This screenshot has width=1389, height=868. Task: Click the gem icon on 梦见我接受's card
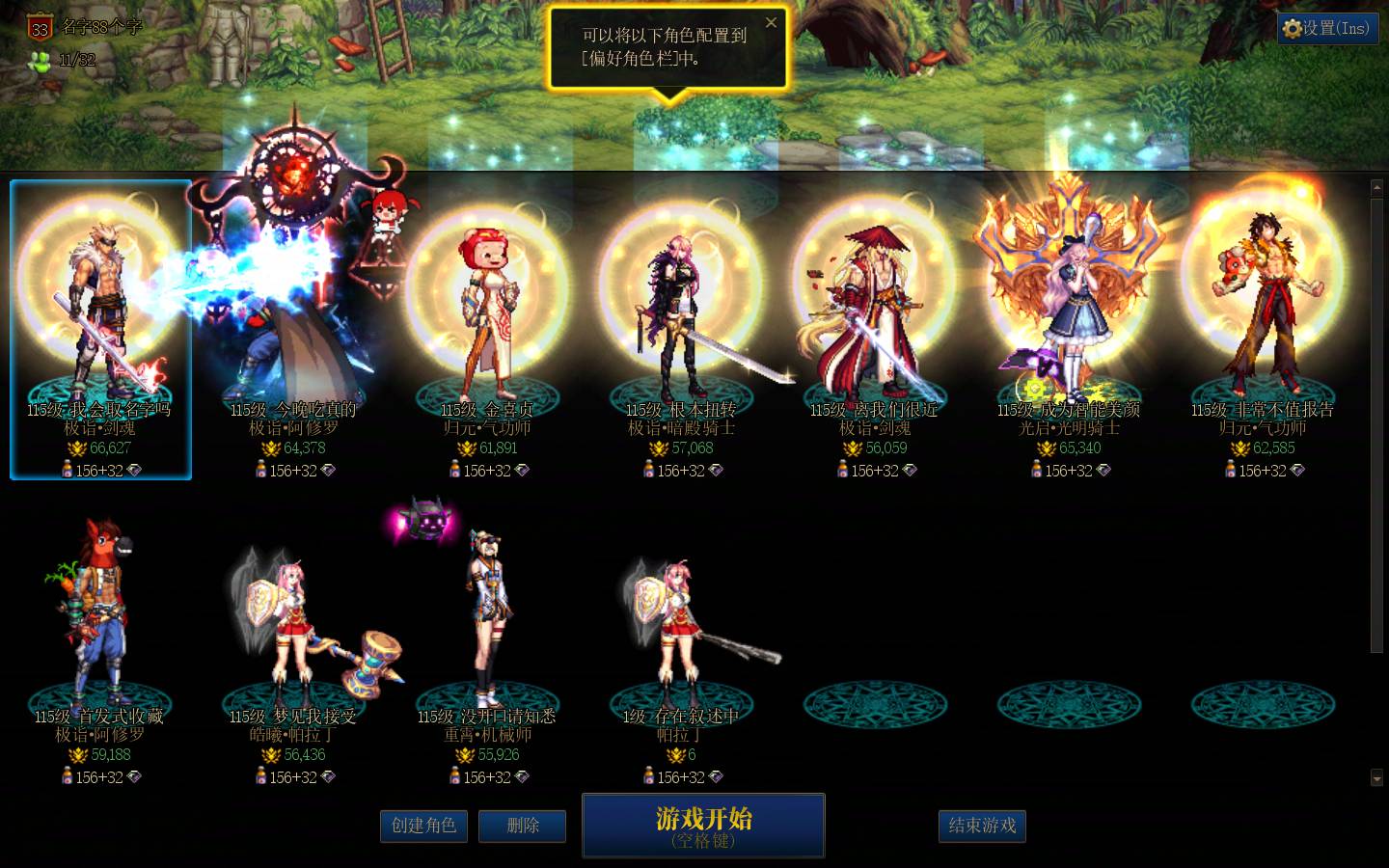pyautogui.click(x=330, y=777)
